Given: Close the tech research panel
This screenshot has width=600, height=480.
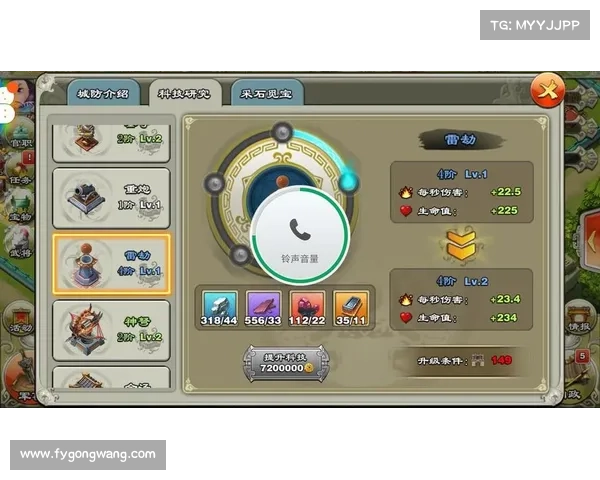Looking at the screenshot, I should 547,92.
